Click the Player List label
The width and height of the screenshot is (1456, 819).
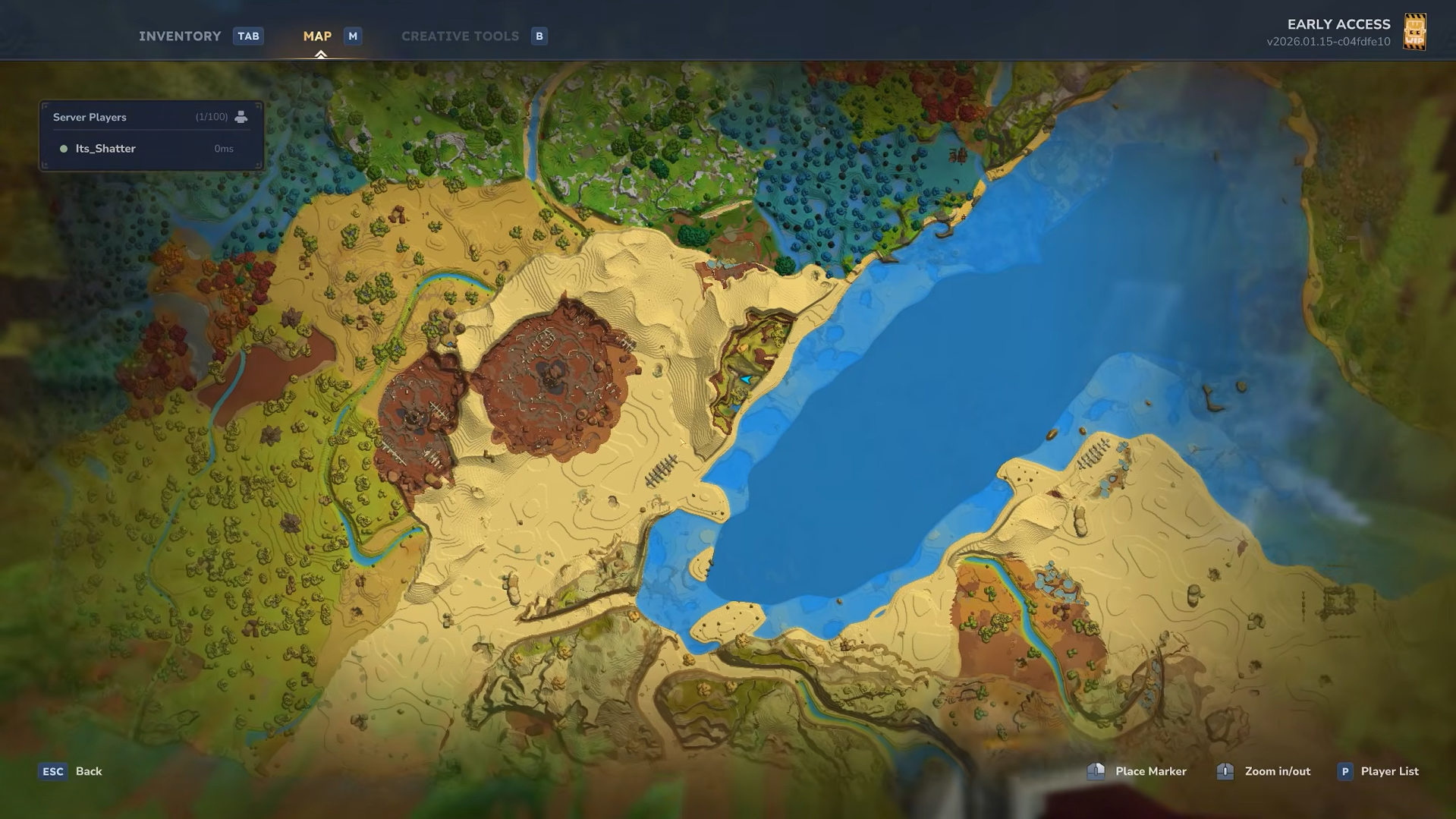(1388, 770)
